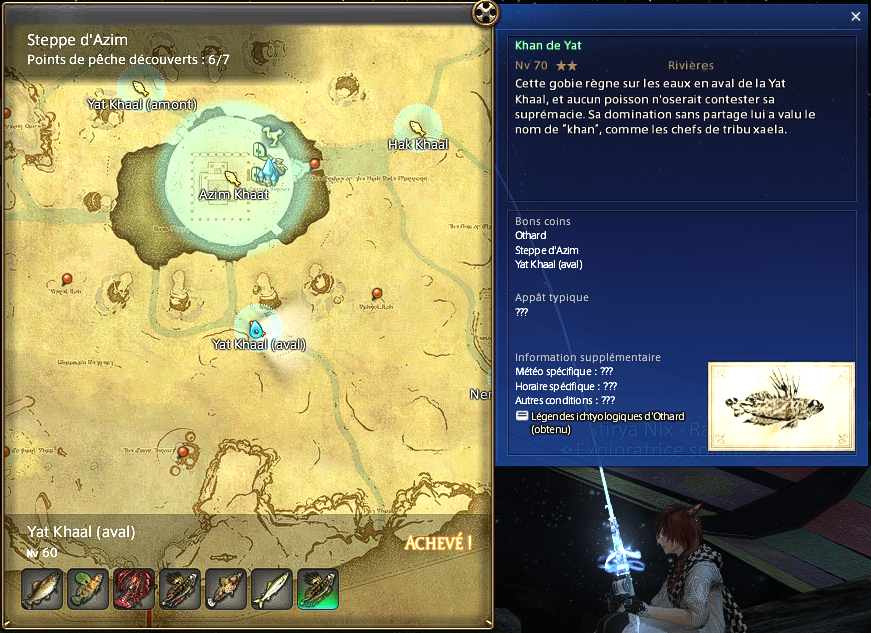Choose the green and orange fish slot
This screenshot has width=871, height=633.
(x=88, y=589)
